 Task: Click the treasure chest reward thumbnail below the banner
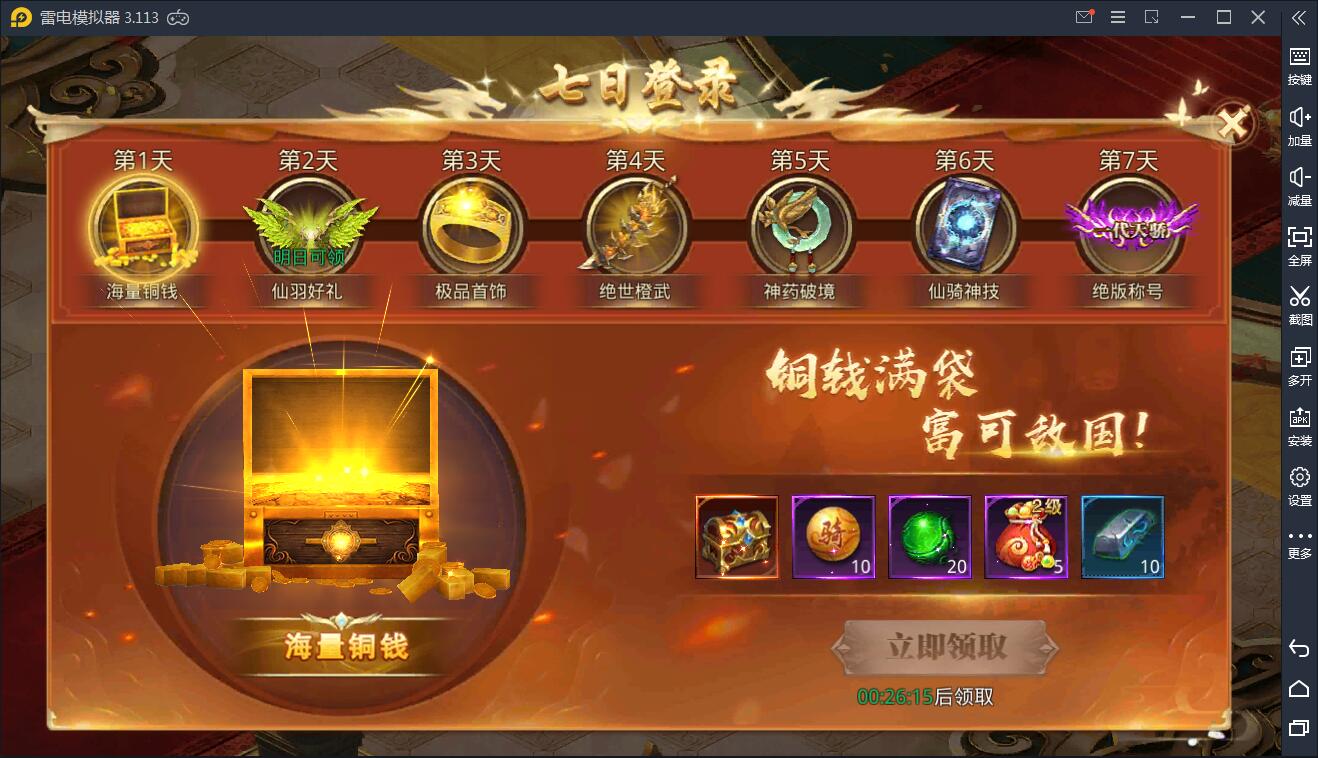[x=737, y=537]
